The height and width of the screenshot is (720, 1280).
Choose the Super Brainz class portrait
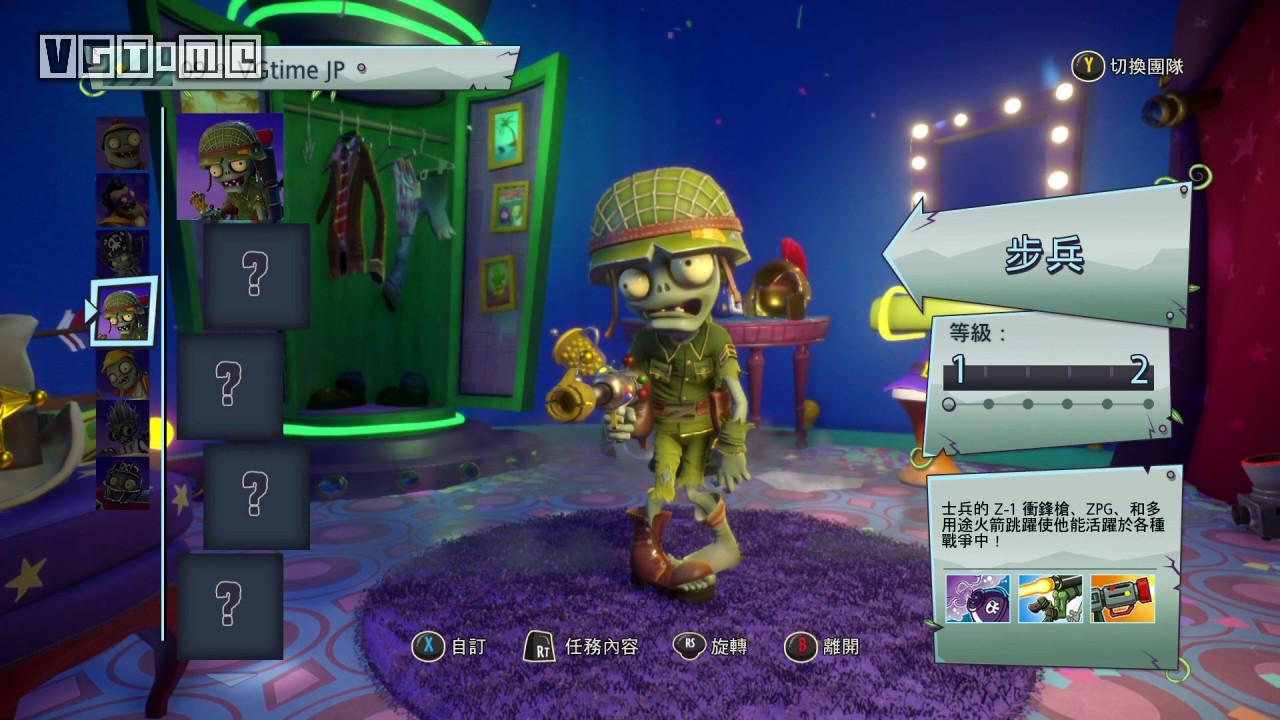123,199
